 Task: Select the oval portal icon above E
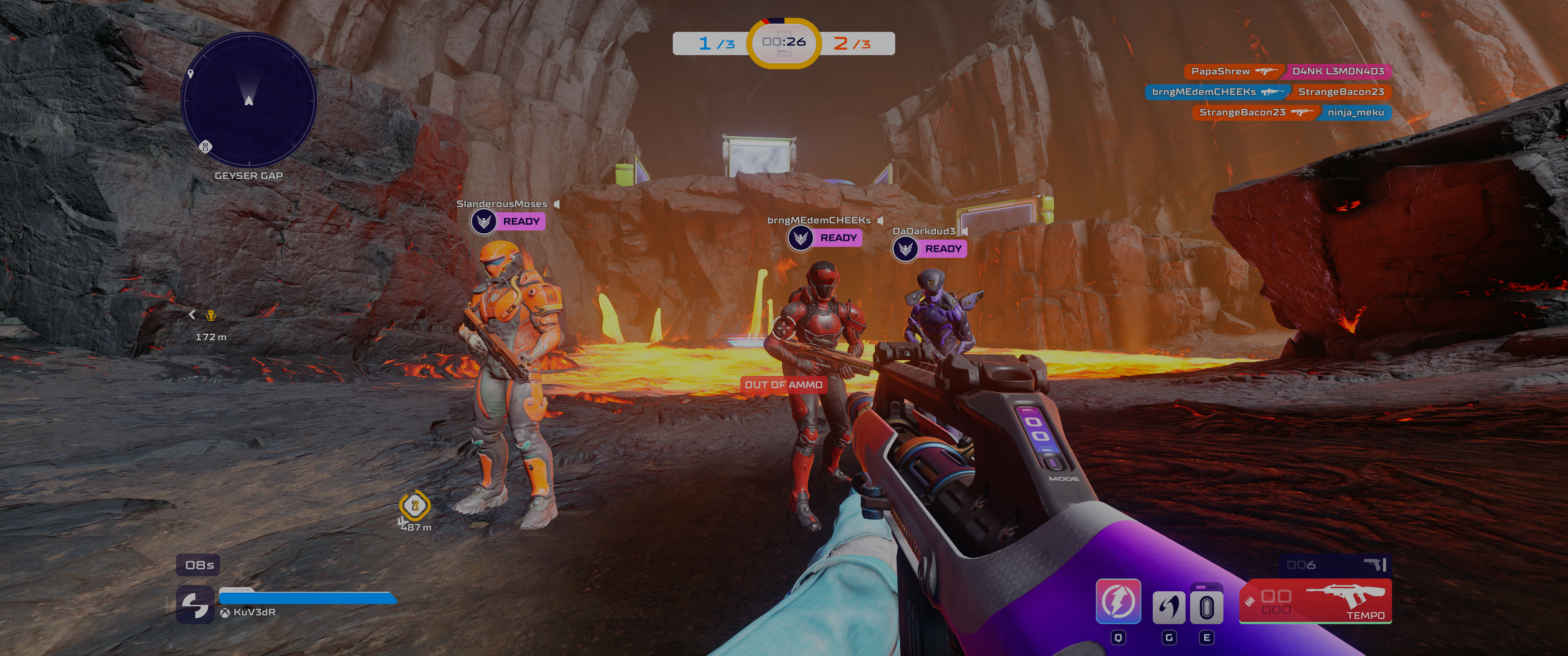[1207, 607]
